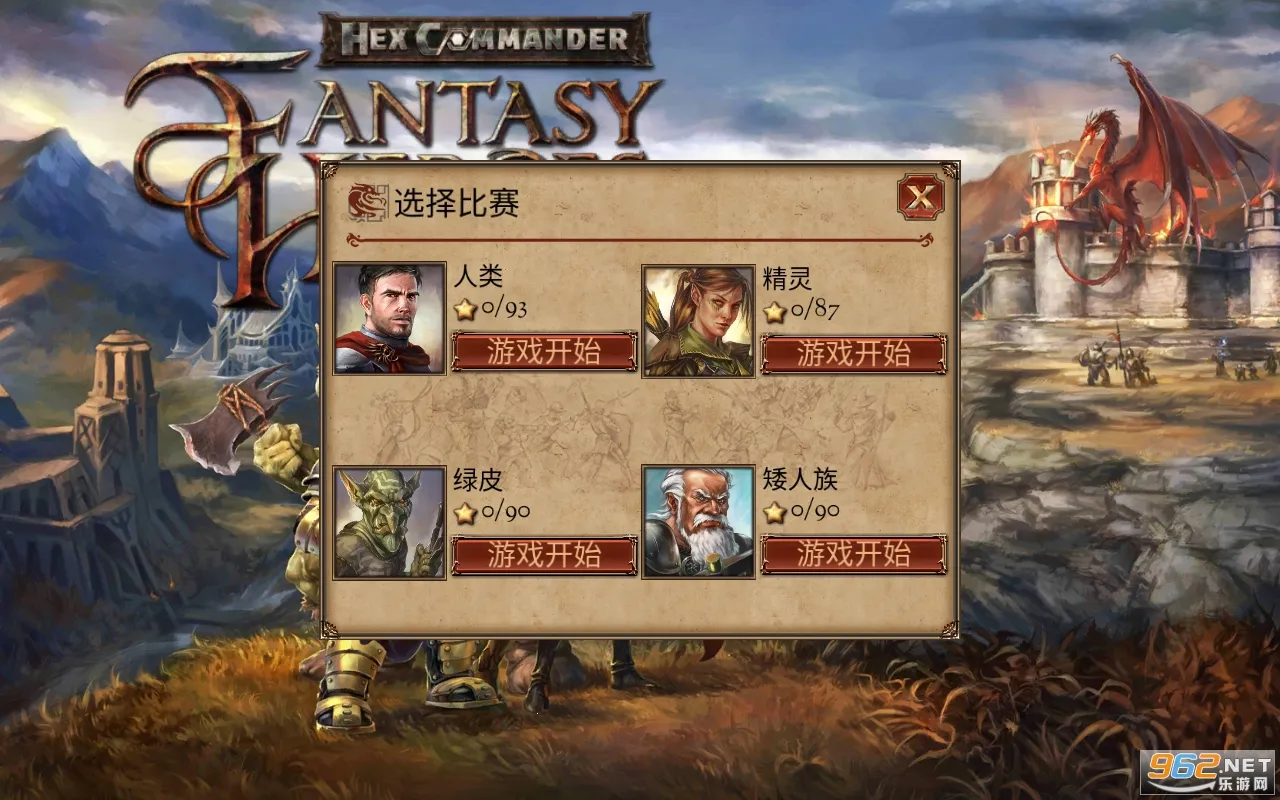The image size is (1280, 800).
Task: Select the 人类 human commander portrait
Action: [x=389, y=318]
